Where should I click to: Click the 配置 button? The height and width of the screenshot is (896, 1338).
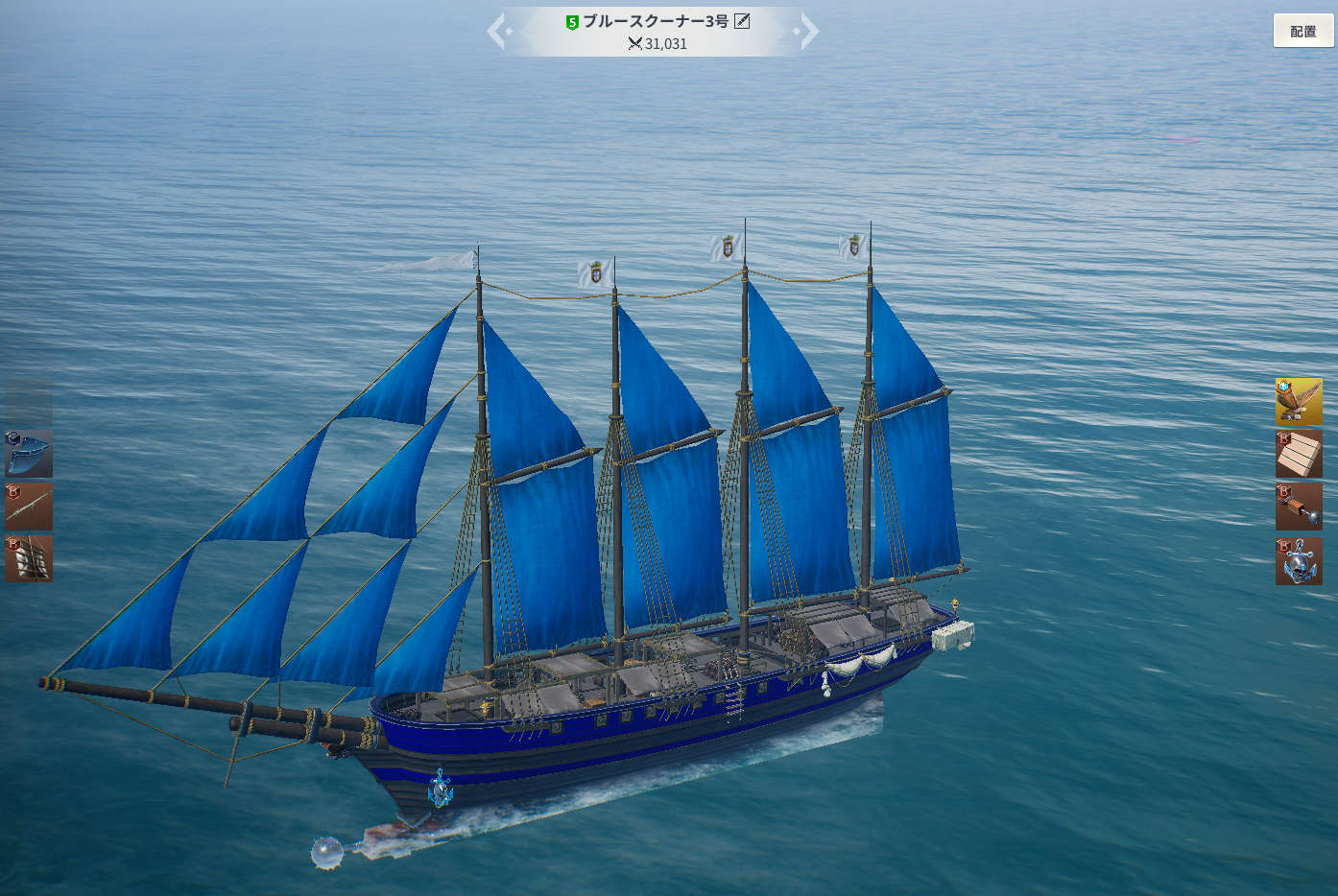click(1302, 31)
